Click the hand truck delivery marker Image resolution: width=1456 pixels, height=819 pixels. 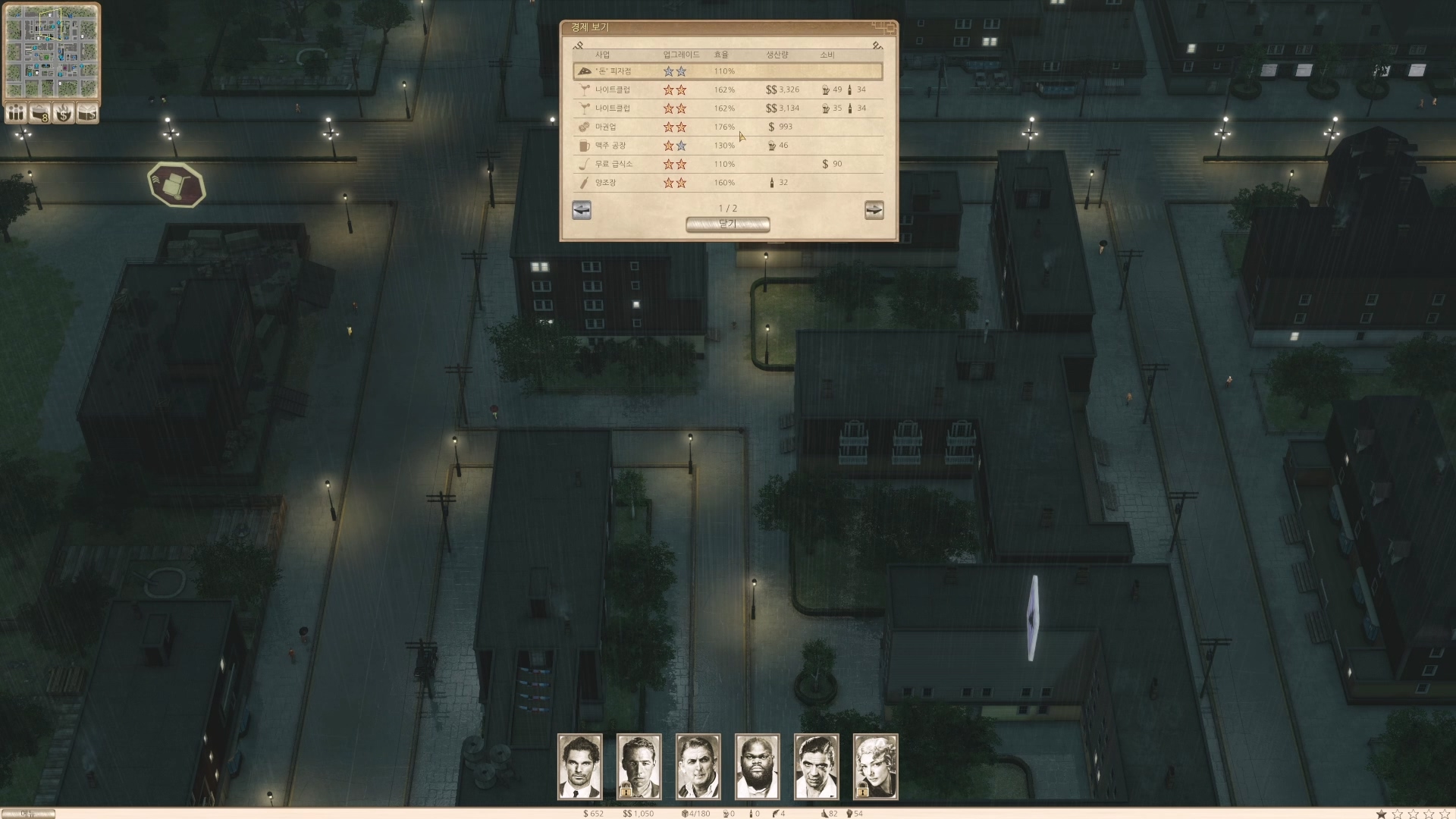click(x=177, y=184)
